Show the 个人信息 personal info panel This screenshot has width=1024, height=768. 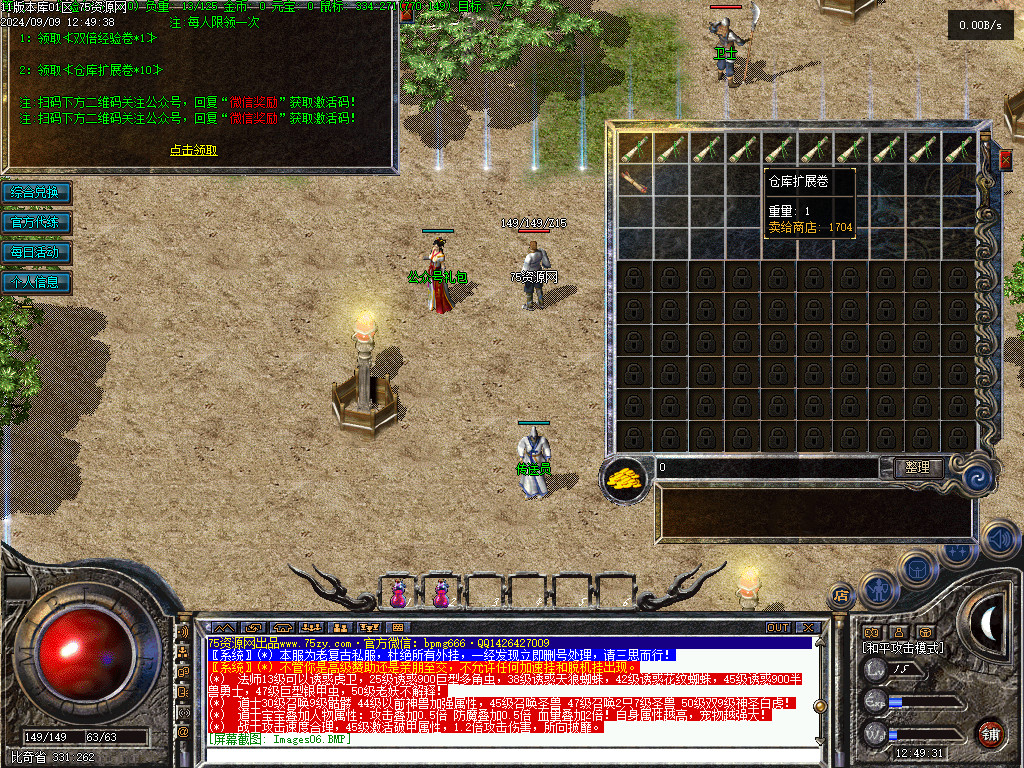[x=36, y=282]
